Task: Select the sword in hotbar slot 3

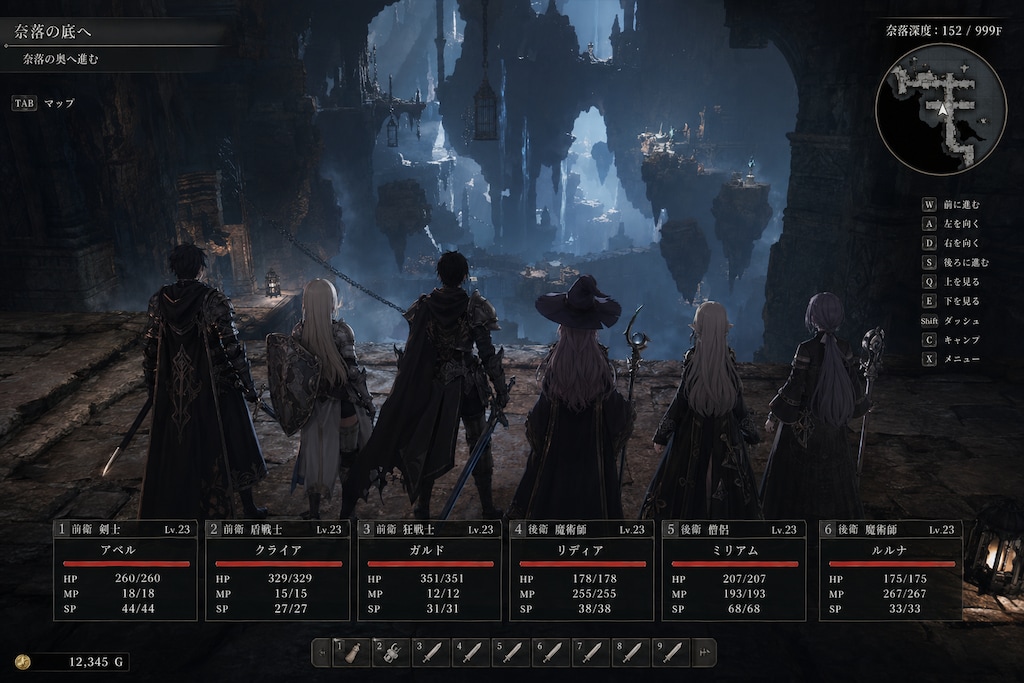Action: point(431,652)
